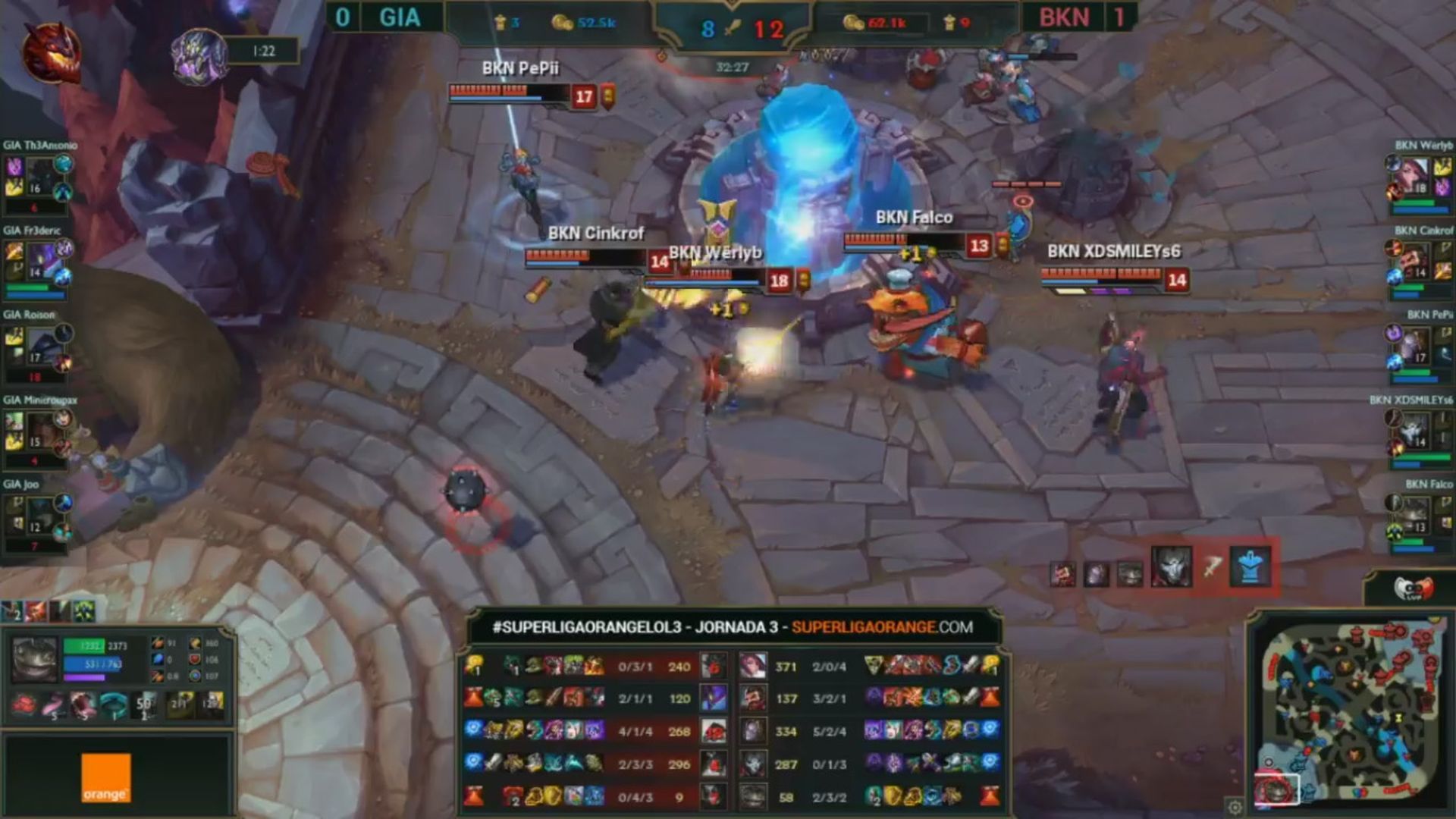The height and width of the screenshot is (819, 1456).
Task: Select GIA Joo's player card
Action: point(39,517)
